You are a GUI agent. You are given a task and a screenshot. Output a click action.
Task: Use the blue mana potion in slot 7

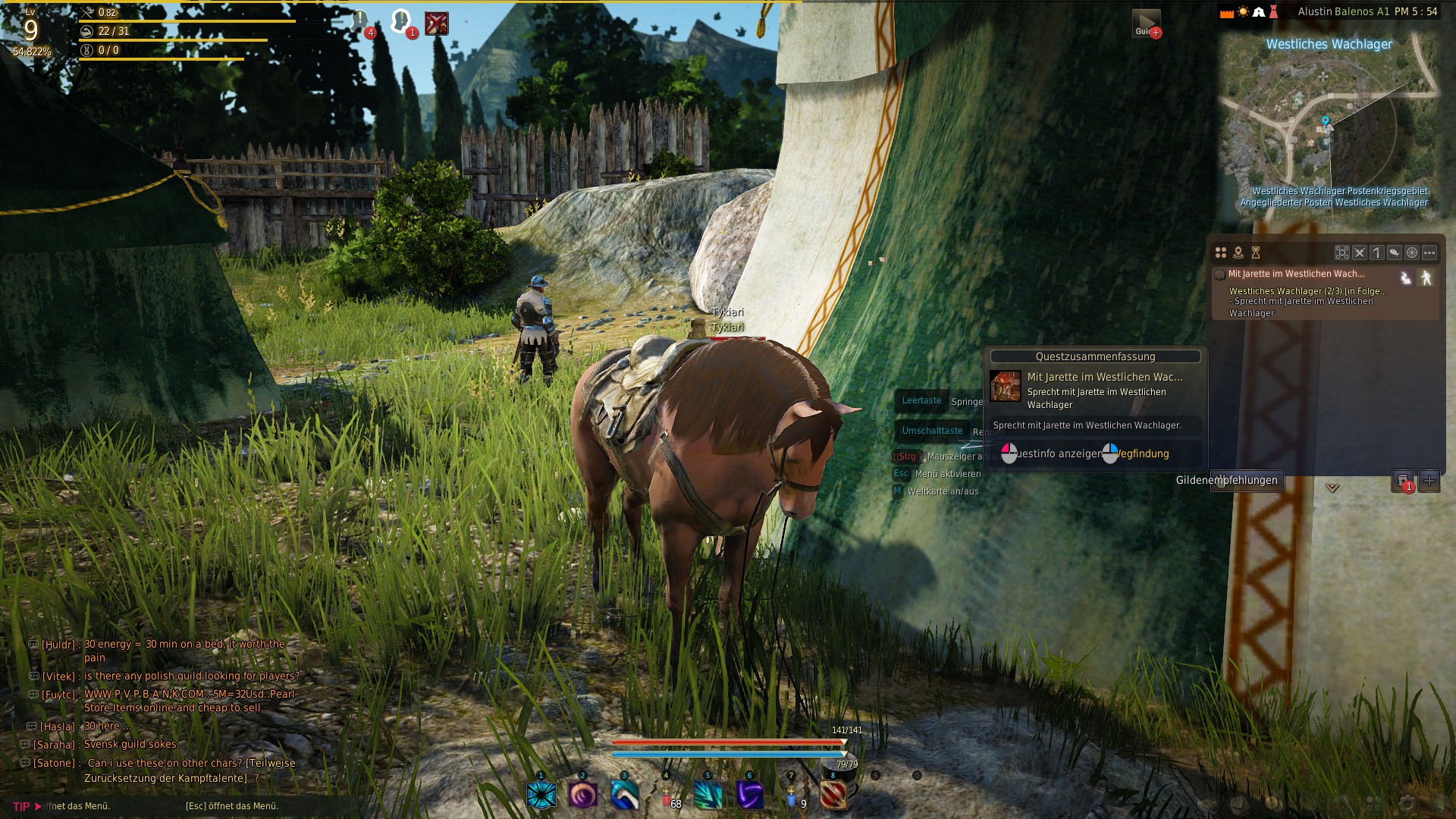click(792, 795)
